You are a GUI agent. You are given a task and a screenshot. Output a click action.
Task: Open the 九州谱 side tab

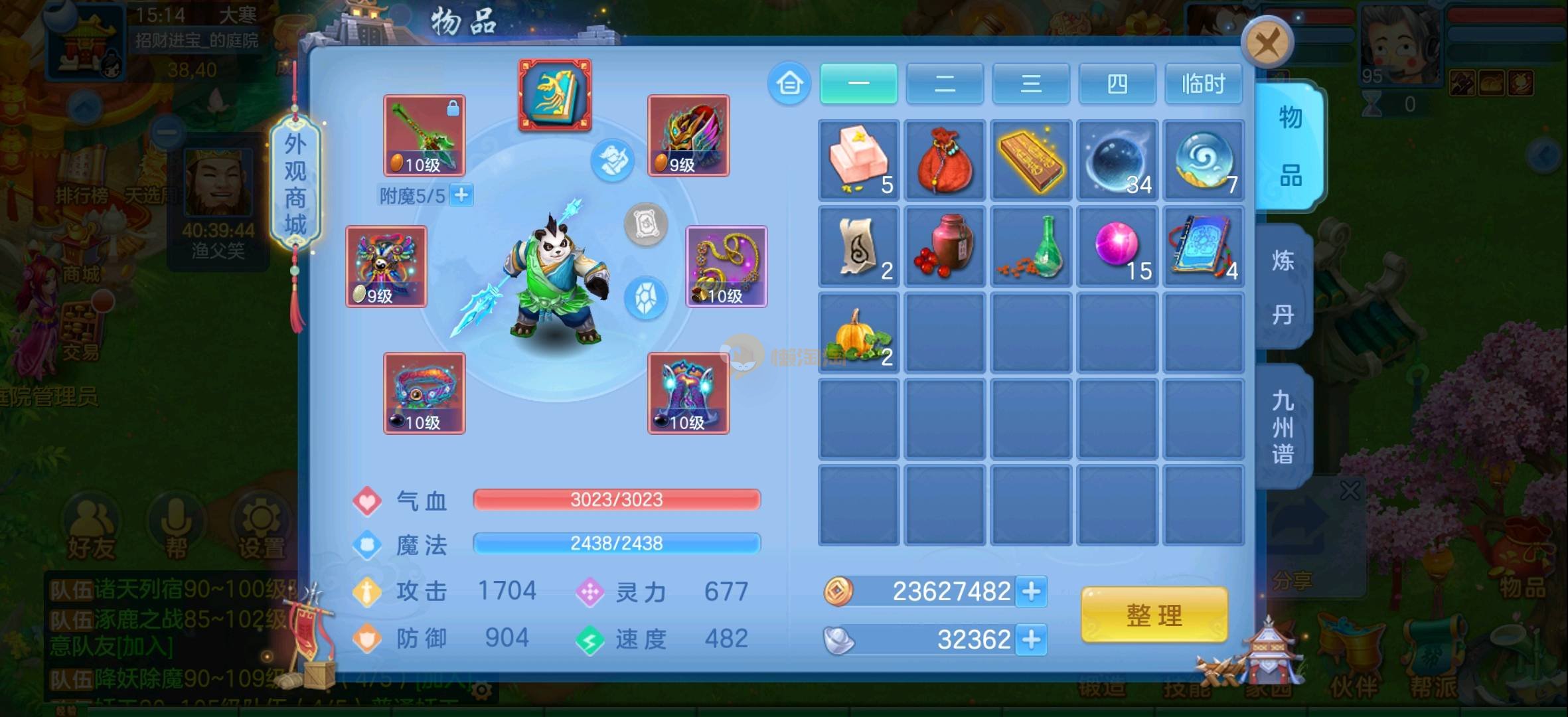point(1283,427)
